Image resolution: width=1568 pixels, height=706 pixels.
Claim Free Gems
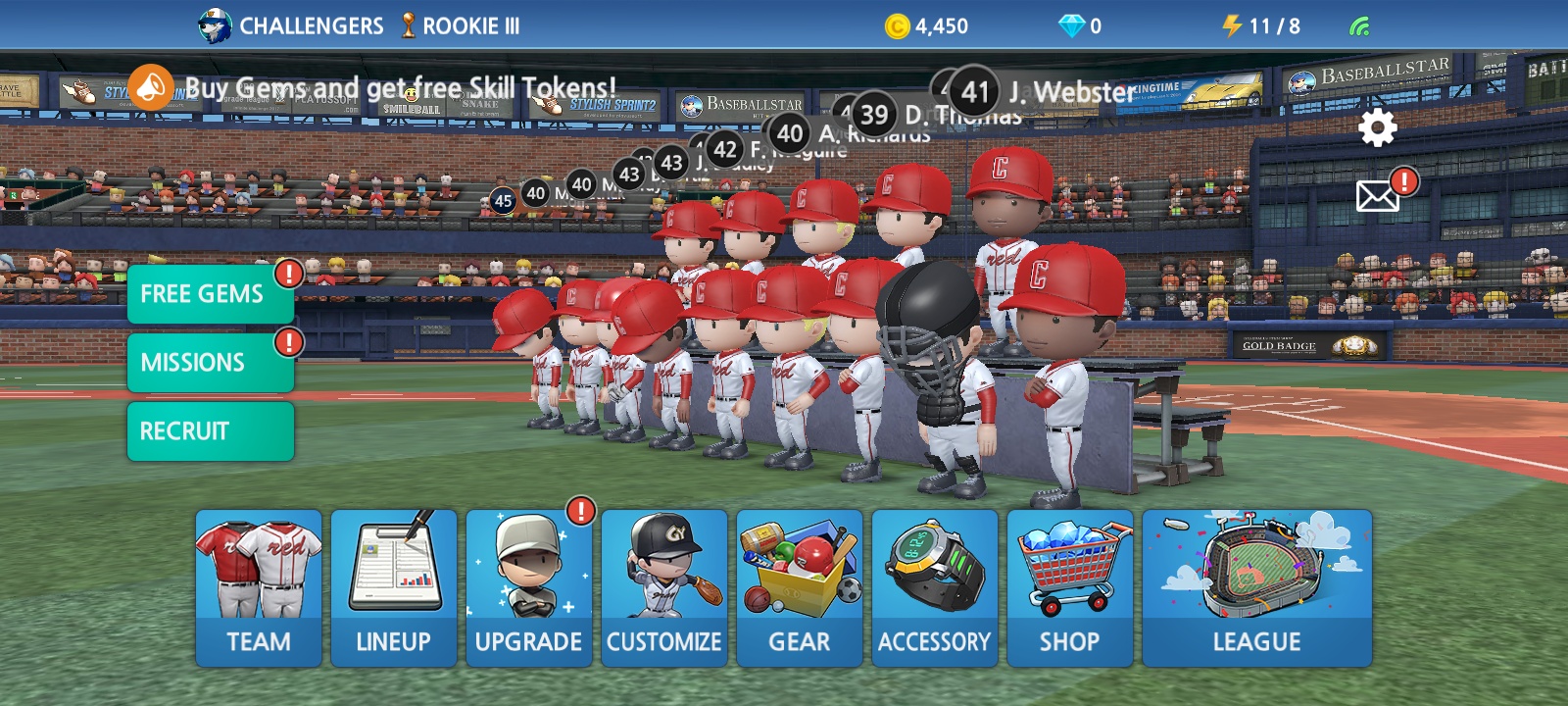click(x=210, y=293)
